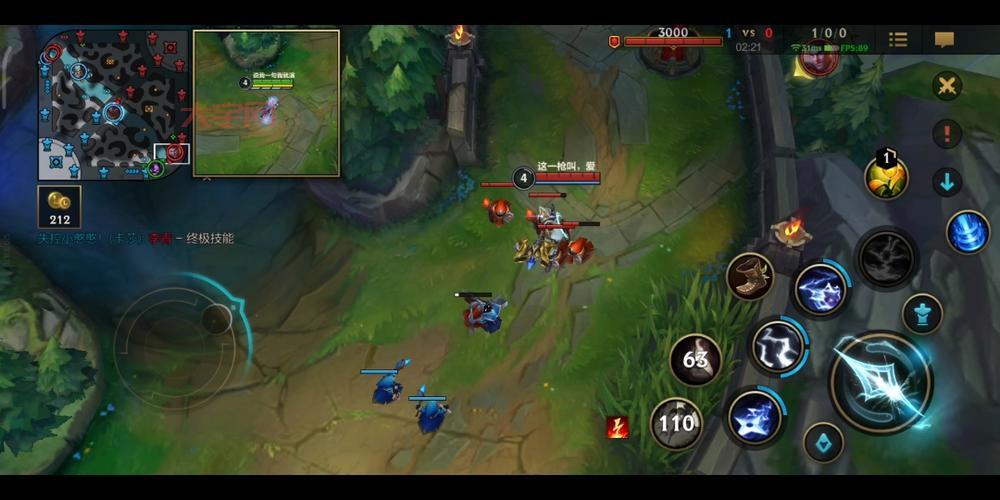Cast the lightning shuriken ability
Image resolution: width=1000 pixels, height=500 pixels.
coord(755,417)
